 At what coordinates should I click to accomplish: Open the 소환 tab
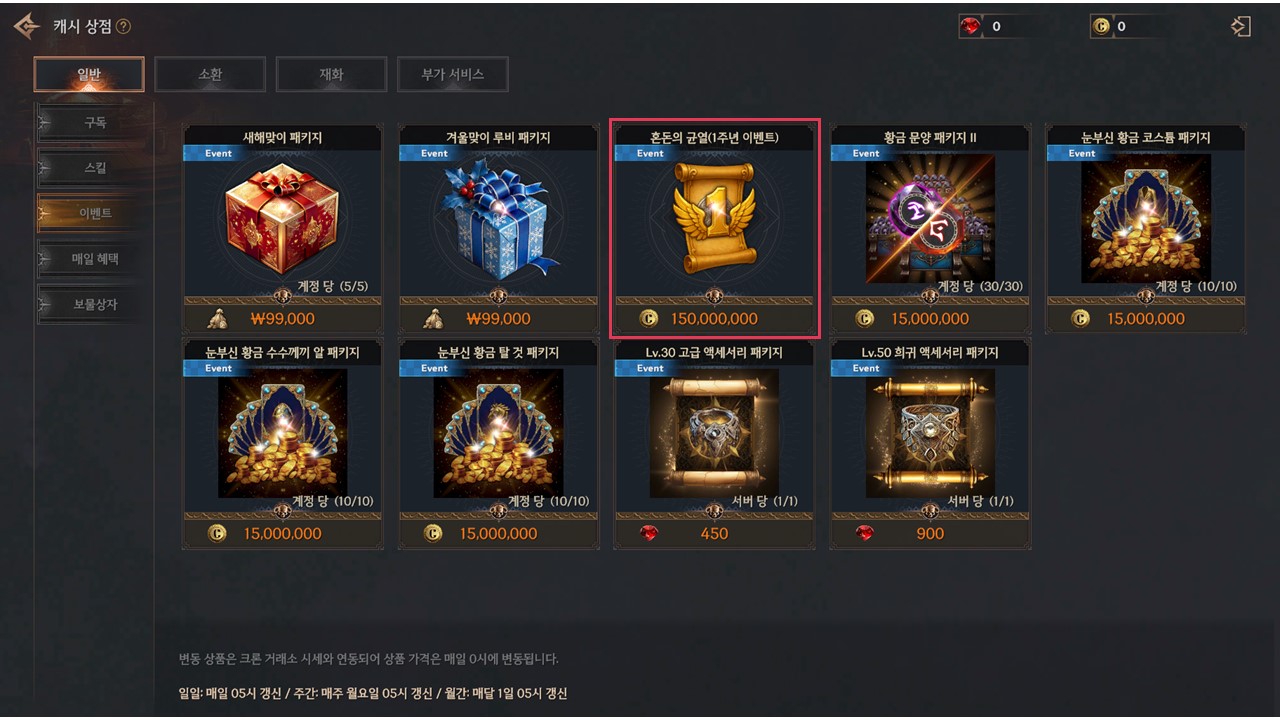(x=210, y=74)
